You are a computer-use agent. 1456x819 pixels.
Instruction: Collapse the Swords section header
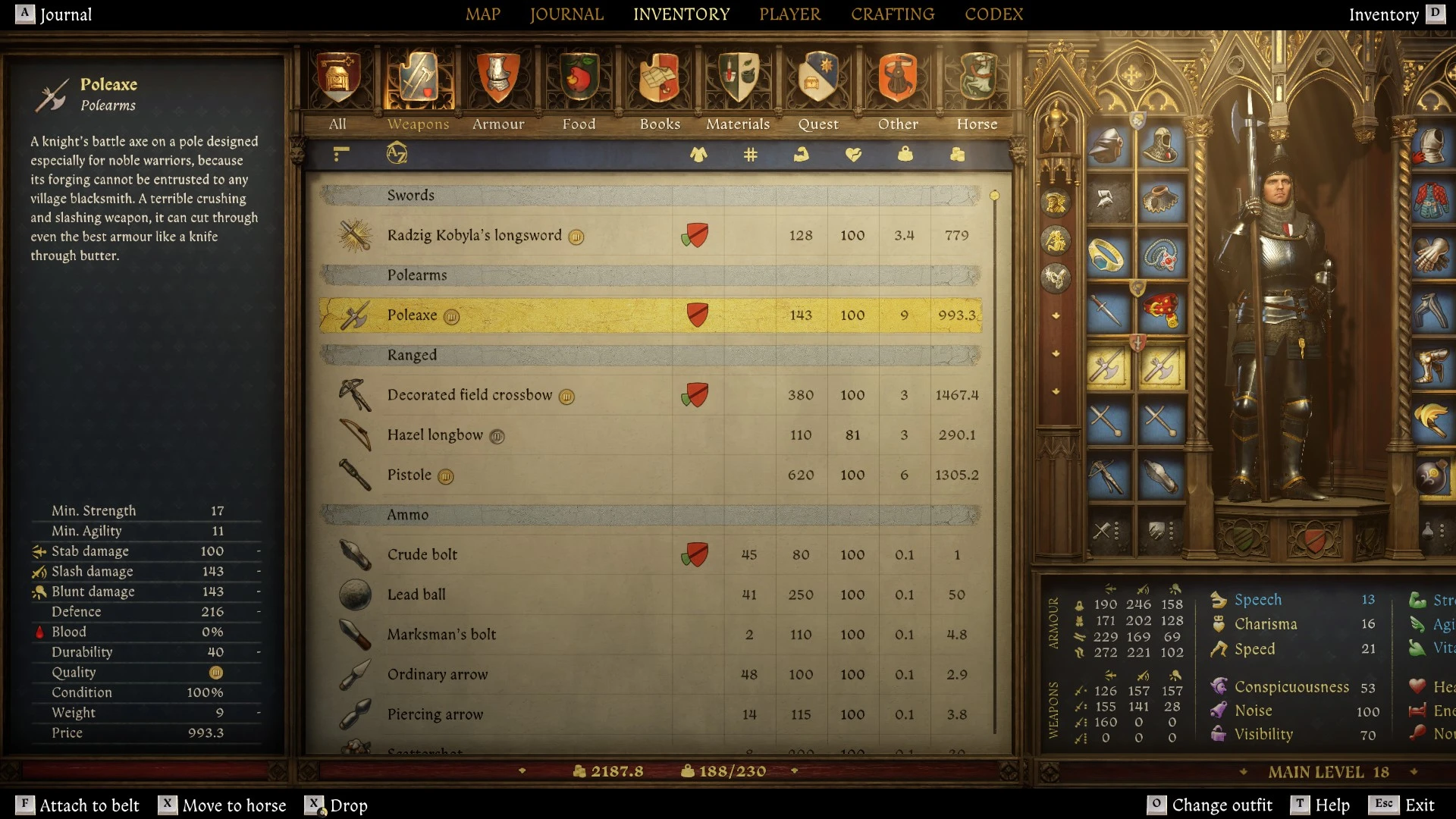531,195
